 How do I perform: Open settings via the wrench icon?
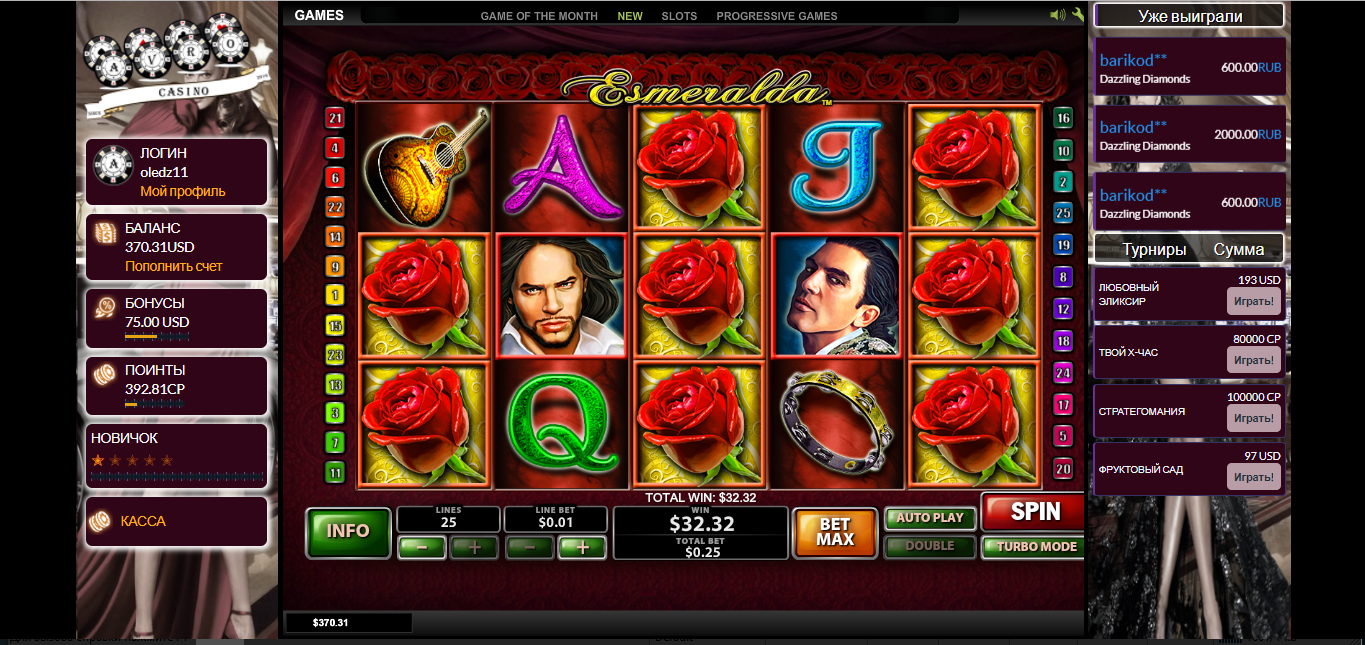(x=1078, y=15)
